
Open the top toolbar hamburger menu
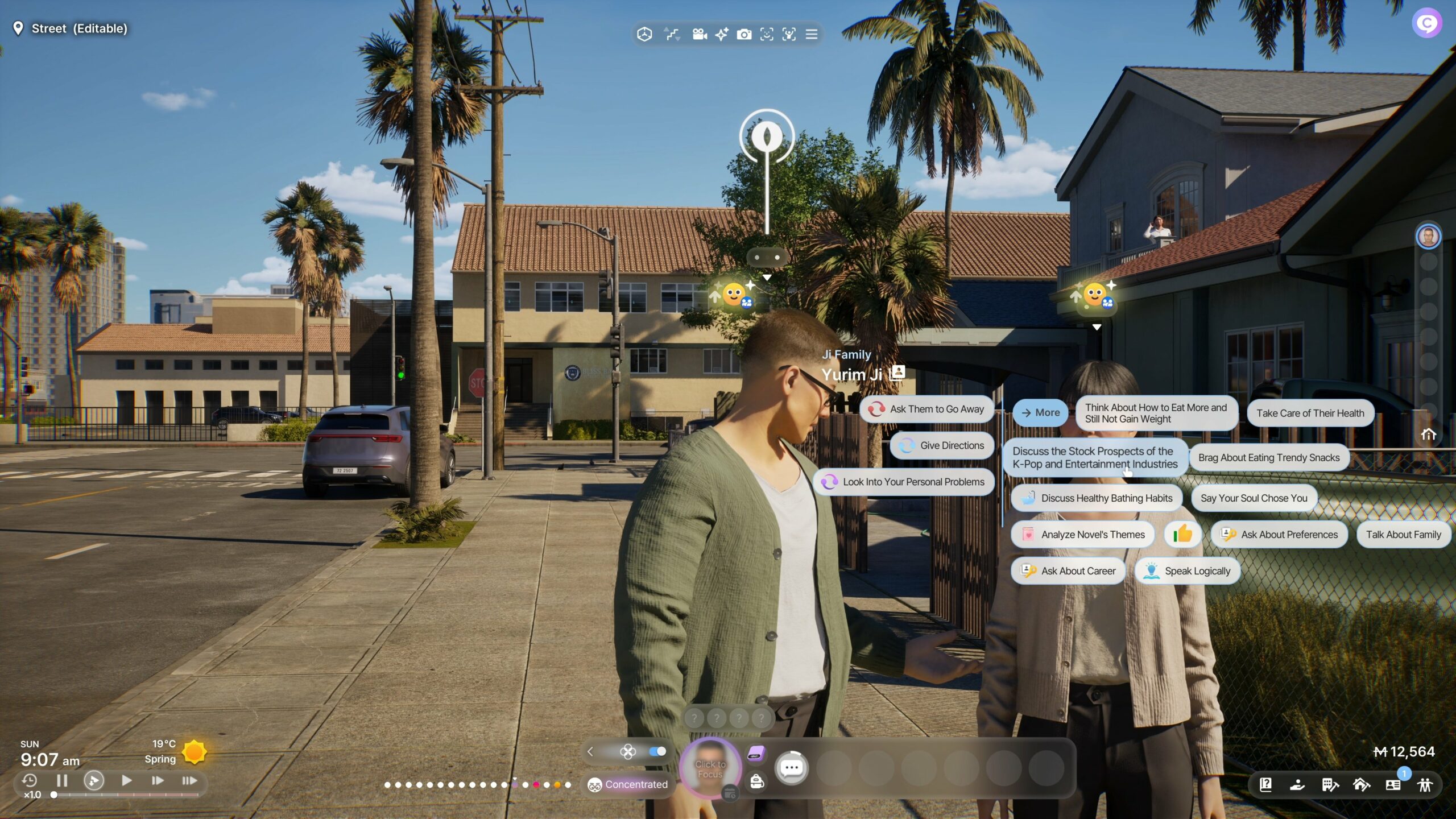[x=812, y=35]
